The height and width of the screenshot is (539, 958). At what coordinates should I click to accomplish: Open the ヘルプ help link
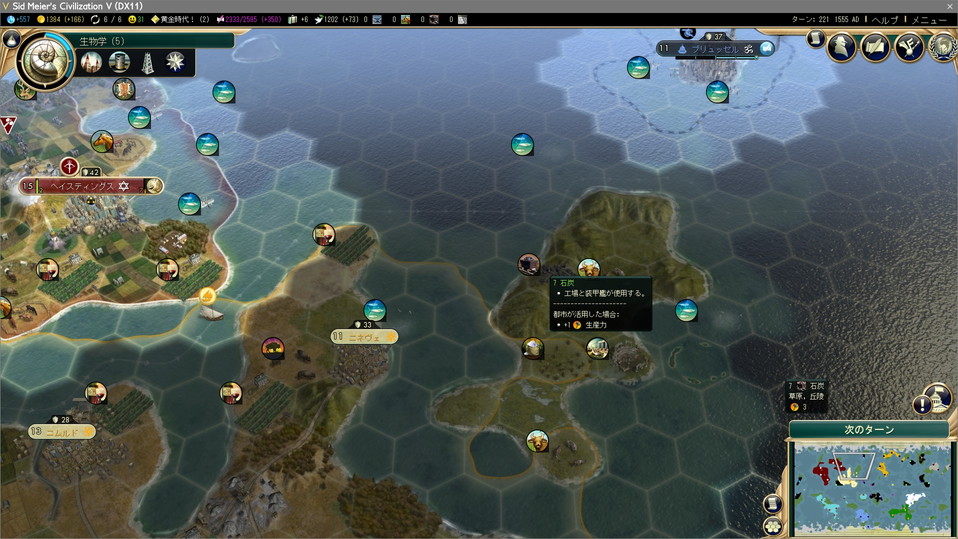pos(884,20)
